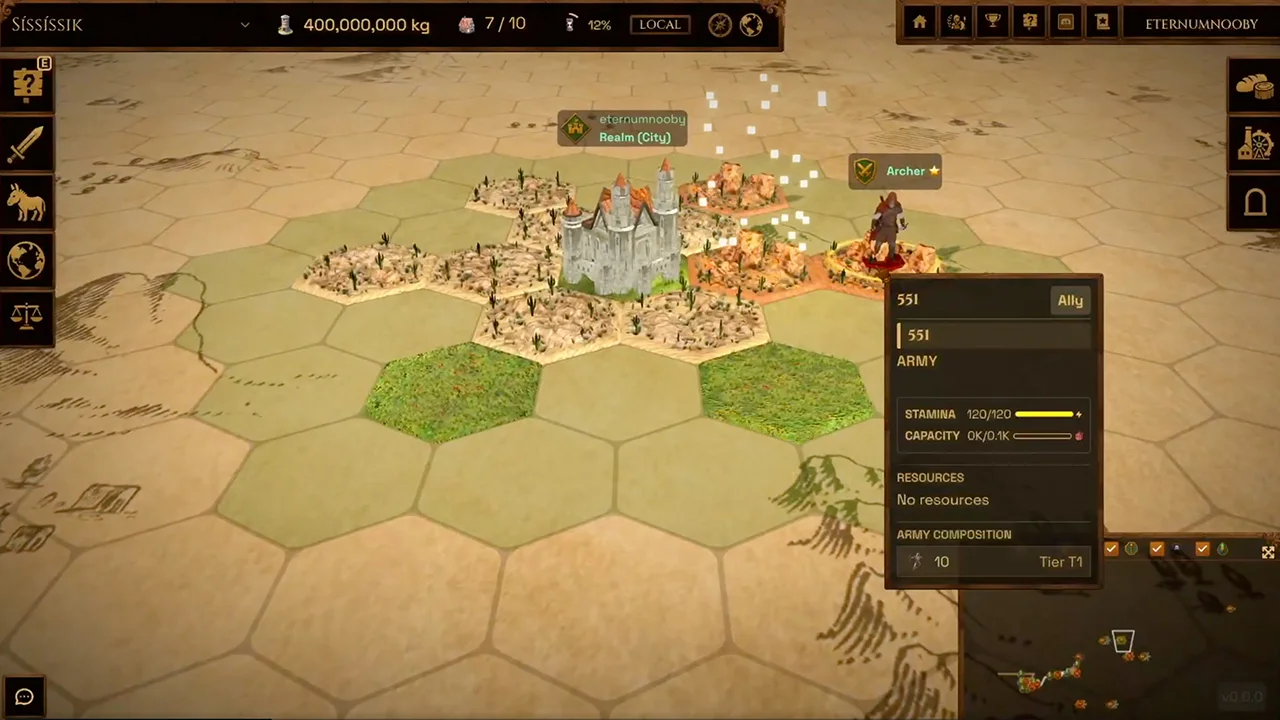This screenshot has width=1280, height=720.
Task: Open the bread and wood resources panel
Action: coord(1254,86)
